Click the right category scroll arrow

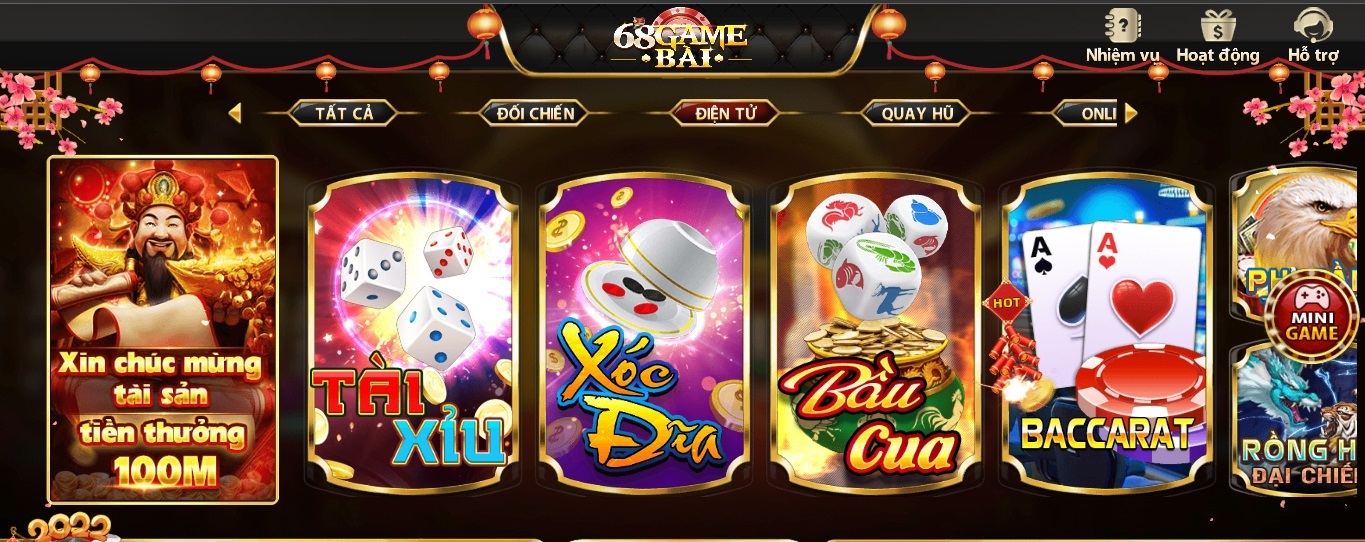1131,113
